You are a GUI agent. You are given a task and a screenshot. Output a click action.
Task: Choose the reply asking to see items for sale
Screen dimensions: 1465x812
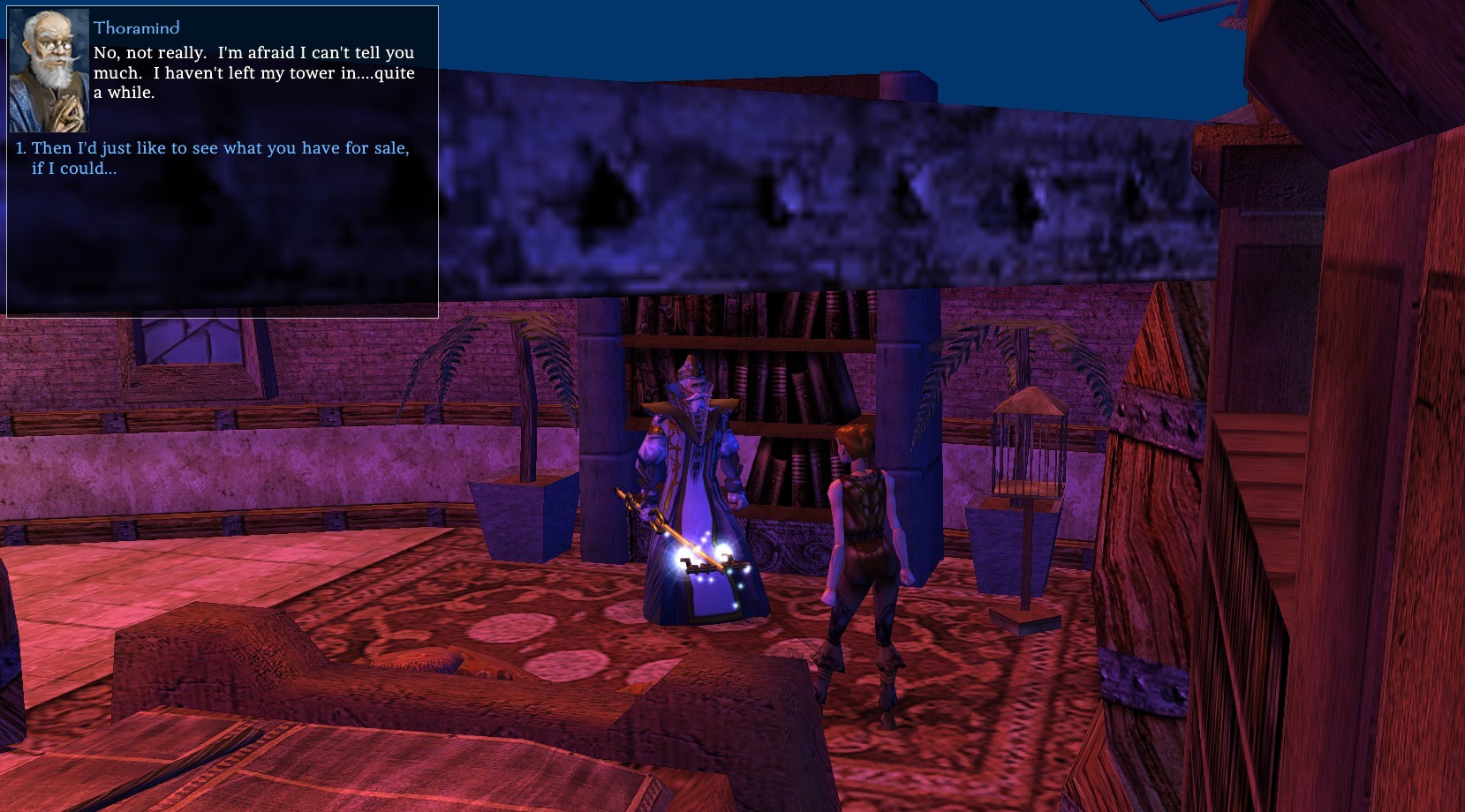220,149
